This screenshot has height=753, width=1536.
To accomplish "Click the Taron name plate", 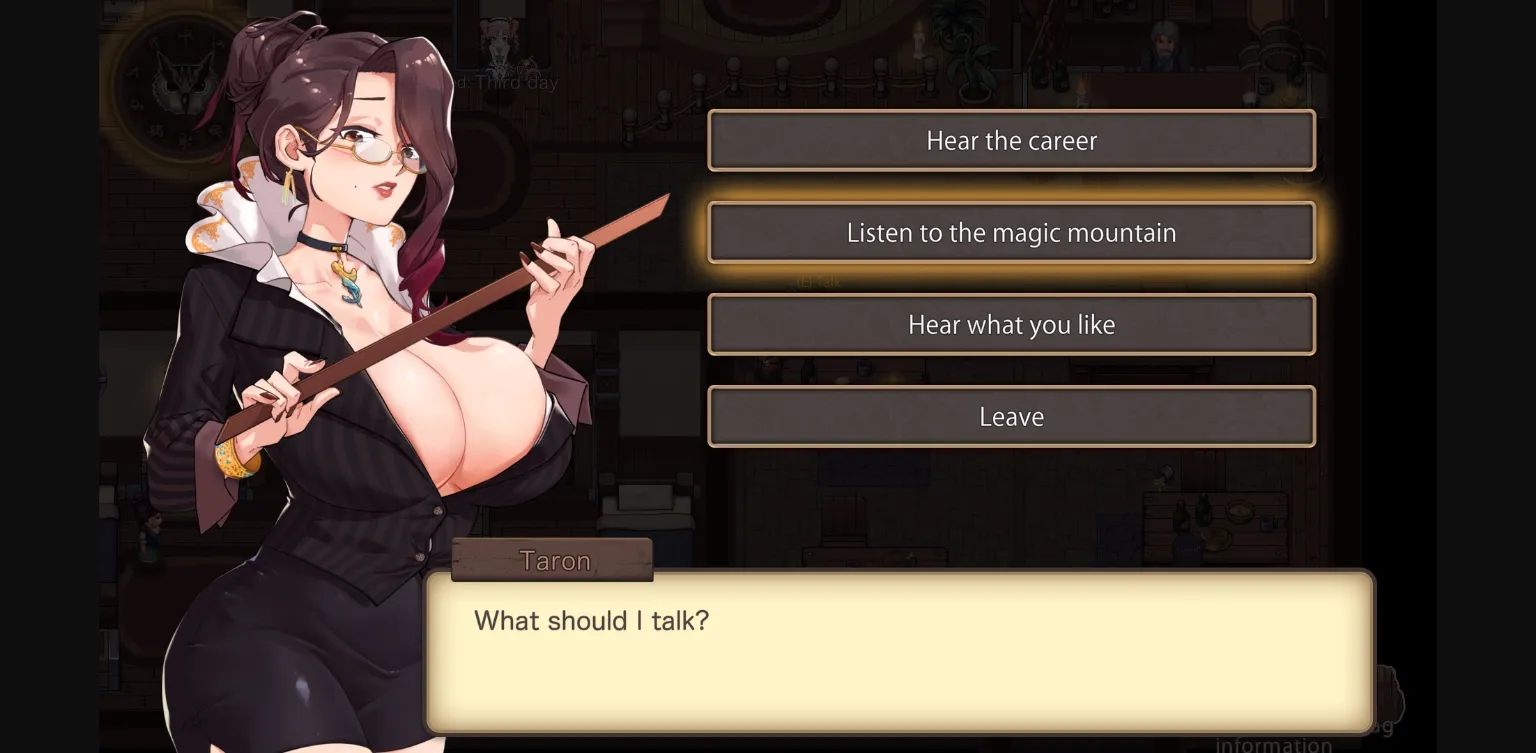I will (x=552, y=560).
